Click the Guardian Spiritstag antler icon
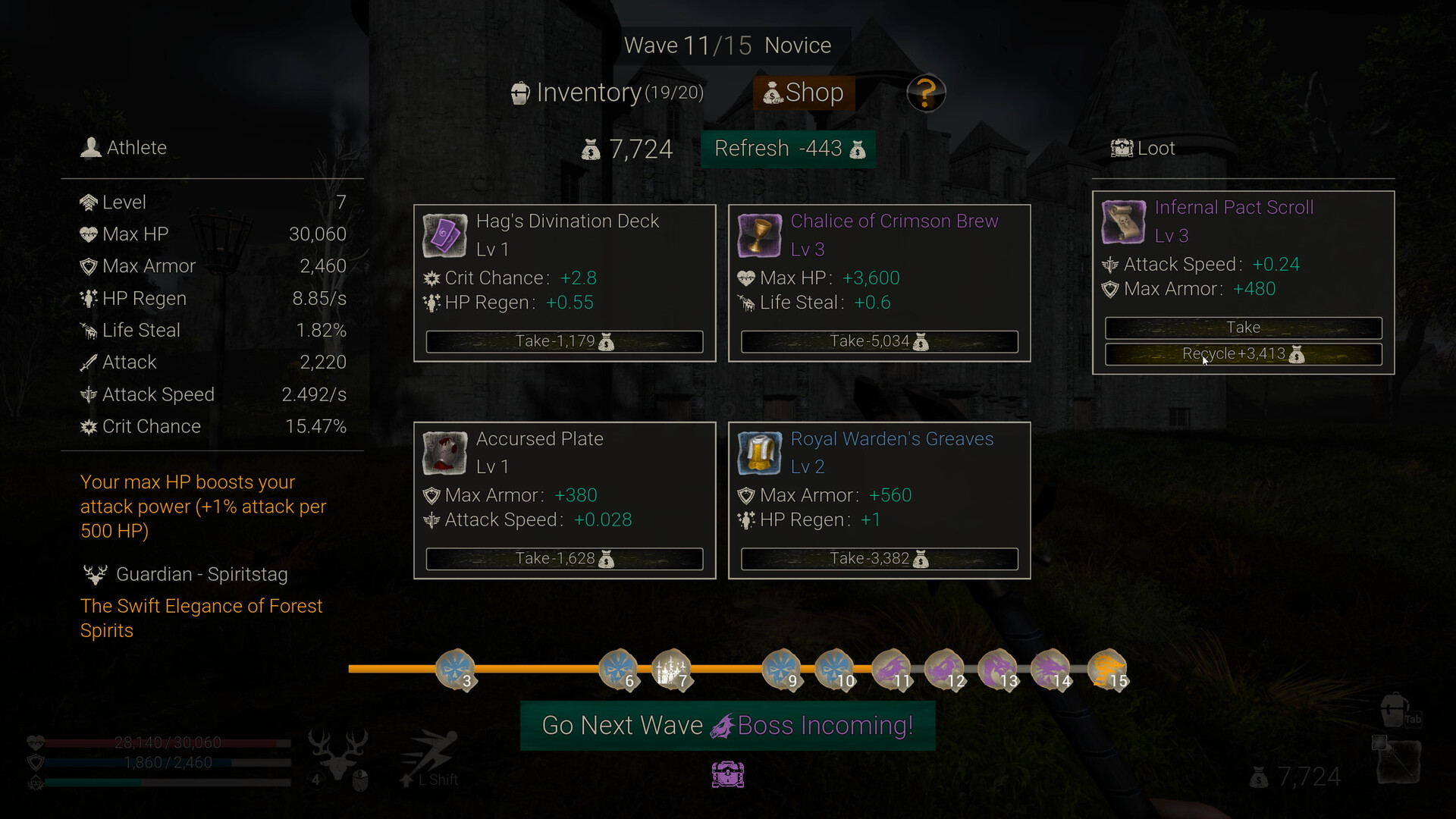Viewport: 1456px width, 819px height. (96, 574)
